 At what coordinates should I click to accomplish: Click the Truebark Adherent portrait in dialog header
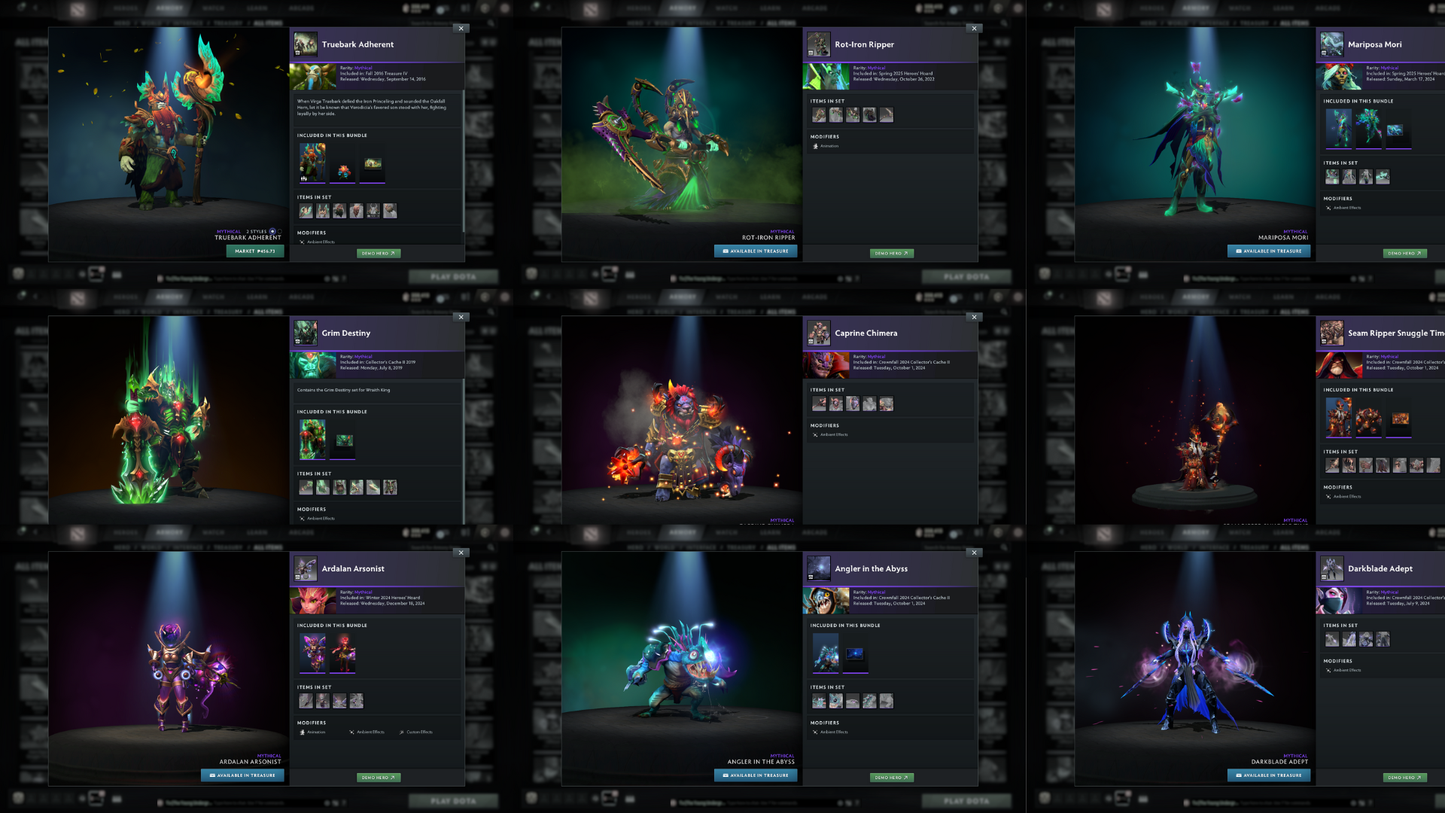306,44
